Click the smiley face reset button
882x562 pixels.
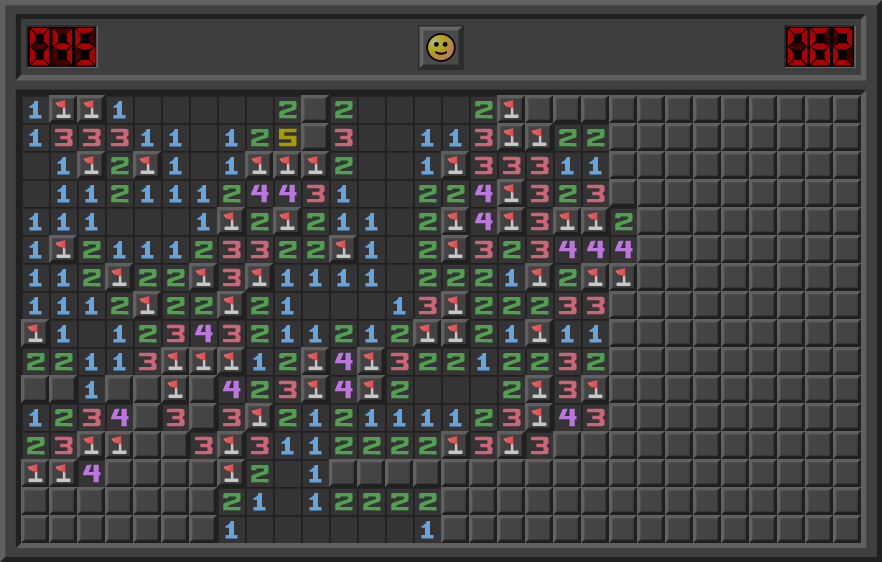[440, 47]
